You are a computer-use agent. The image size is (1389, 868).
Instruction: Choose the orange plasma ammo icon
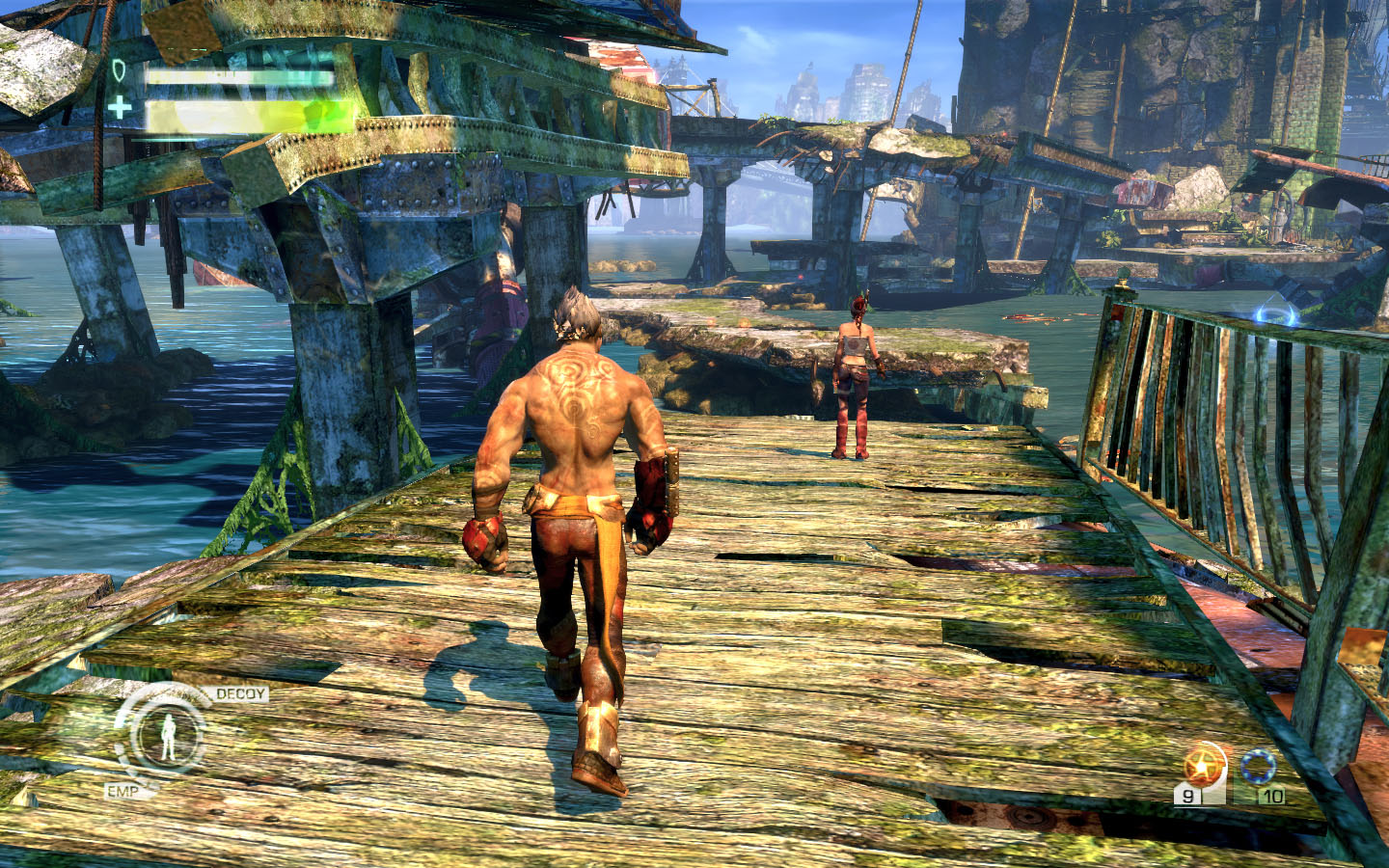coord(1202,766)
